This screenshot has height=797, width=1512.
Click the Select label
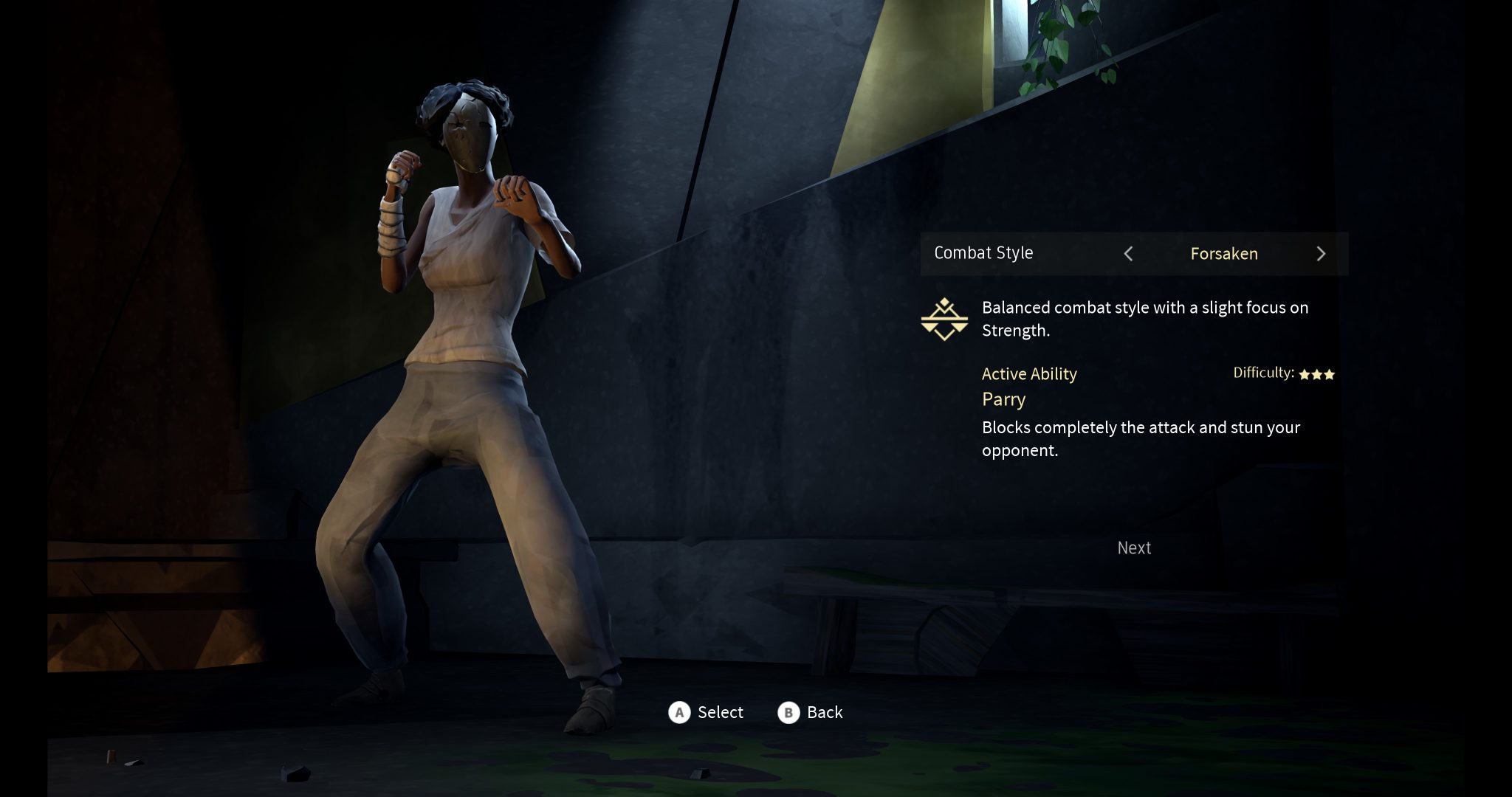720,712
